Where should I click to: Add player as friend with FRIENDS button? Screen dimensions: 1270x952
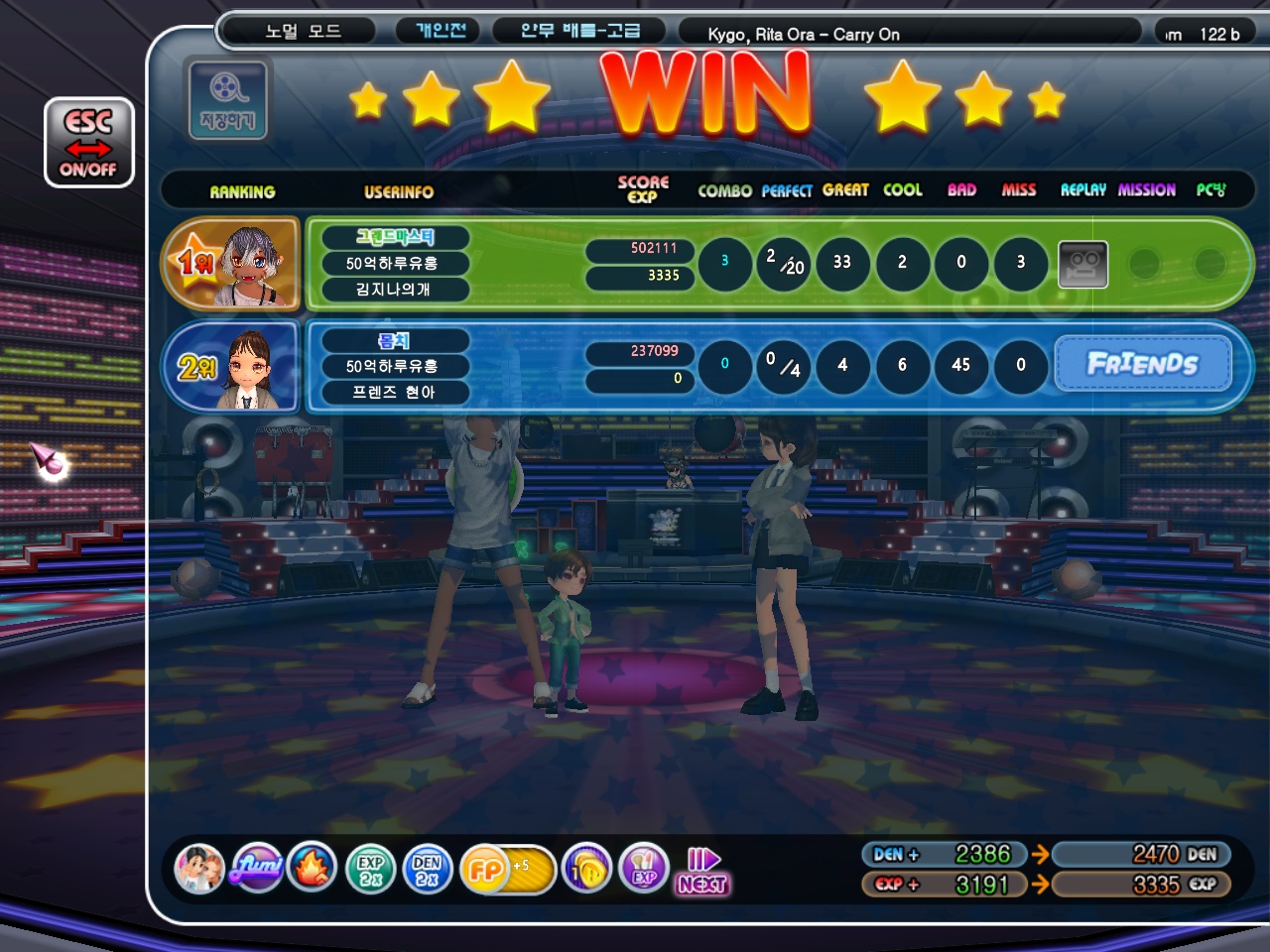[1142, 364]
